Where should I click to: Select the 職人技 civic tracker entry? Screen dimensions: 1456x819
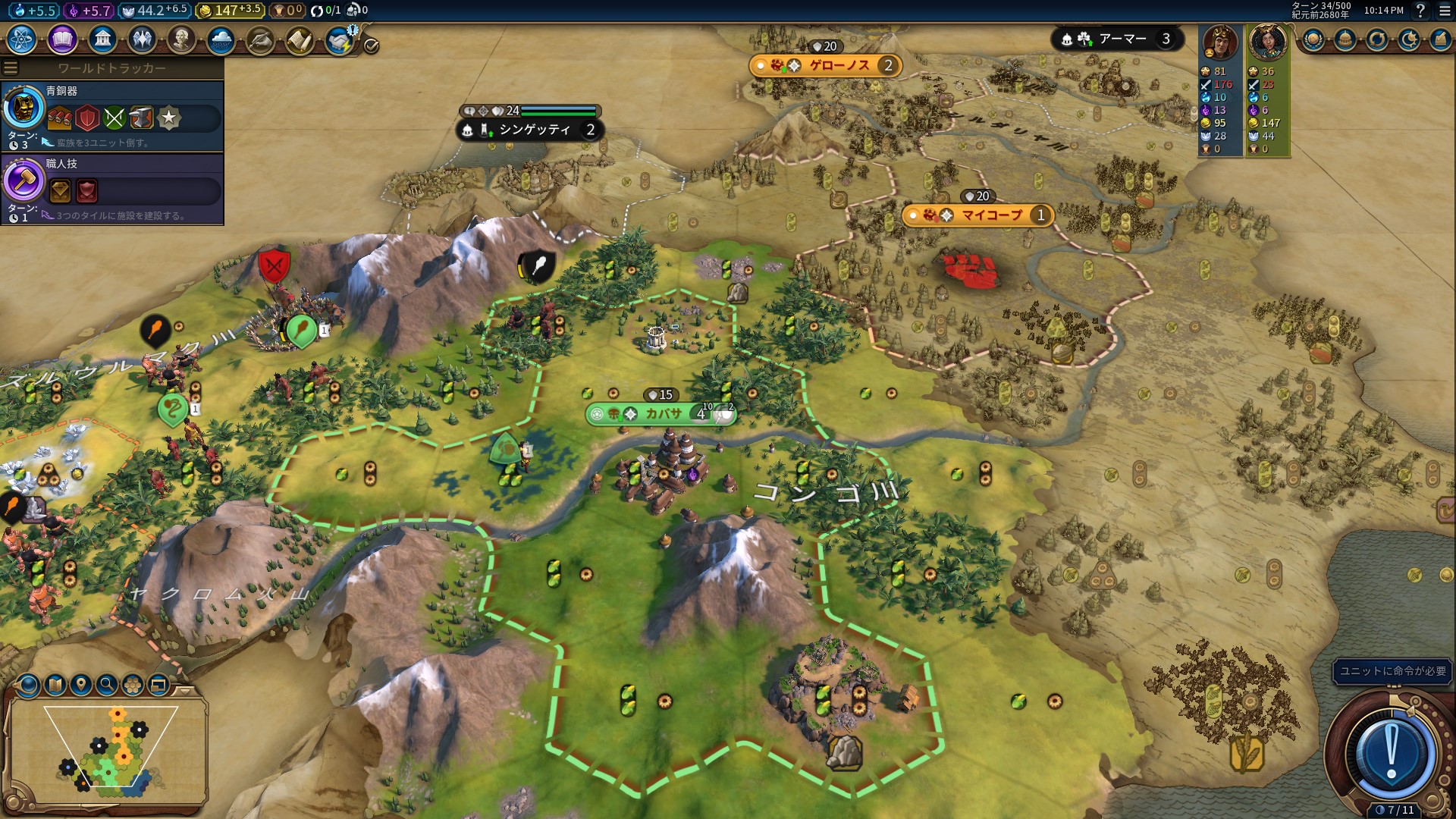(x=112, y=189)
